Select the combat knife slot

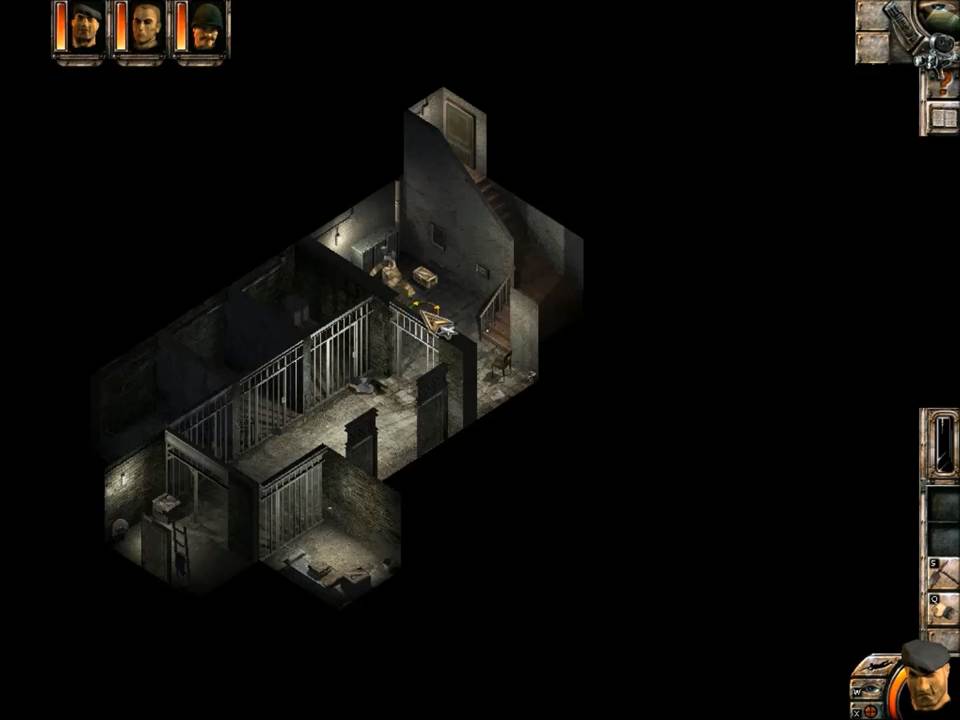click(944, 445)
